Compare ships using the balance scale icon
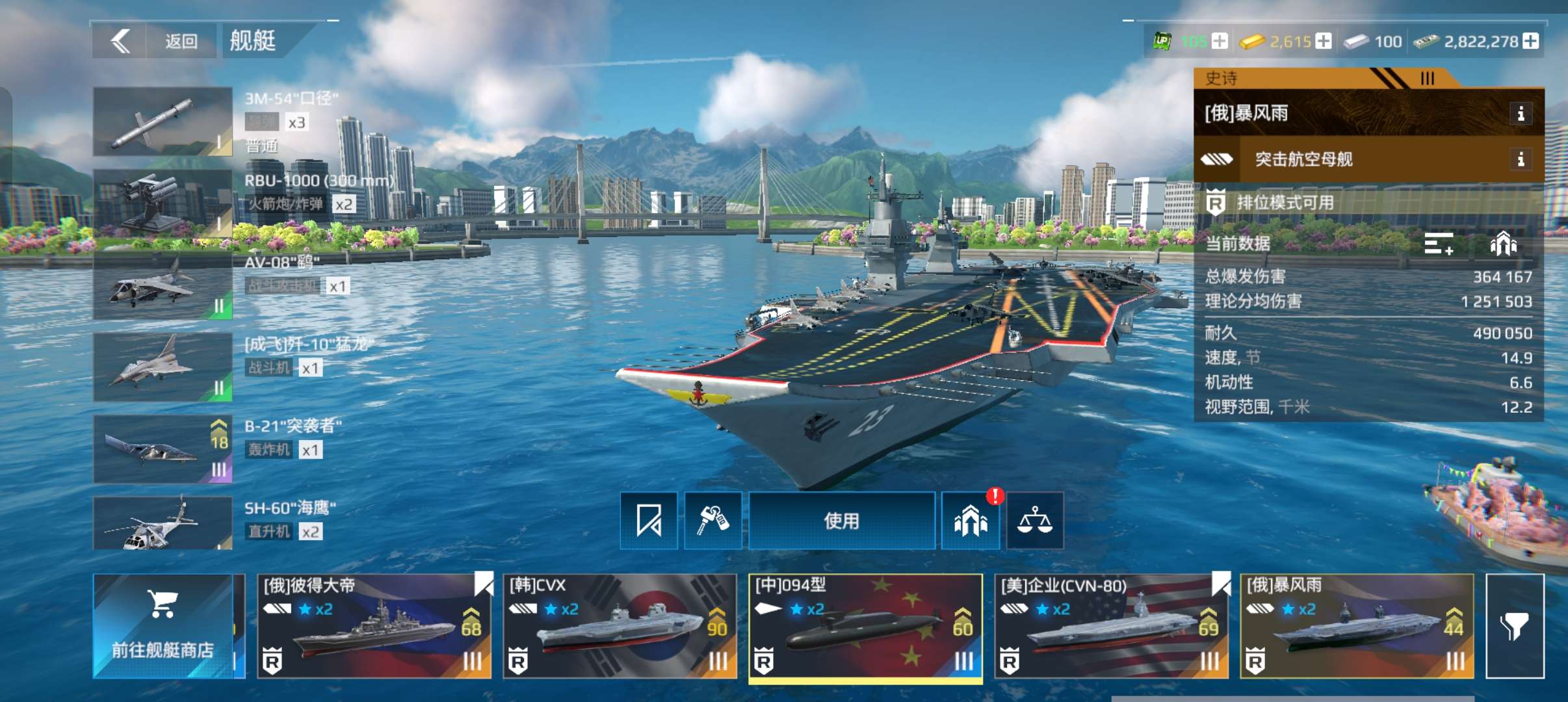This screenshot has height=702, width=1568. (x=1035, y=521)
